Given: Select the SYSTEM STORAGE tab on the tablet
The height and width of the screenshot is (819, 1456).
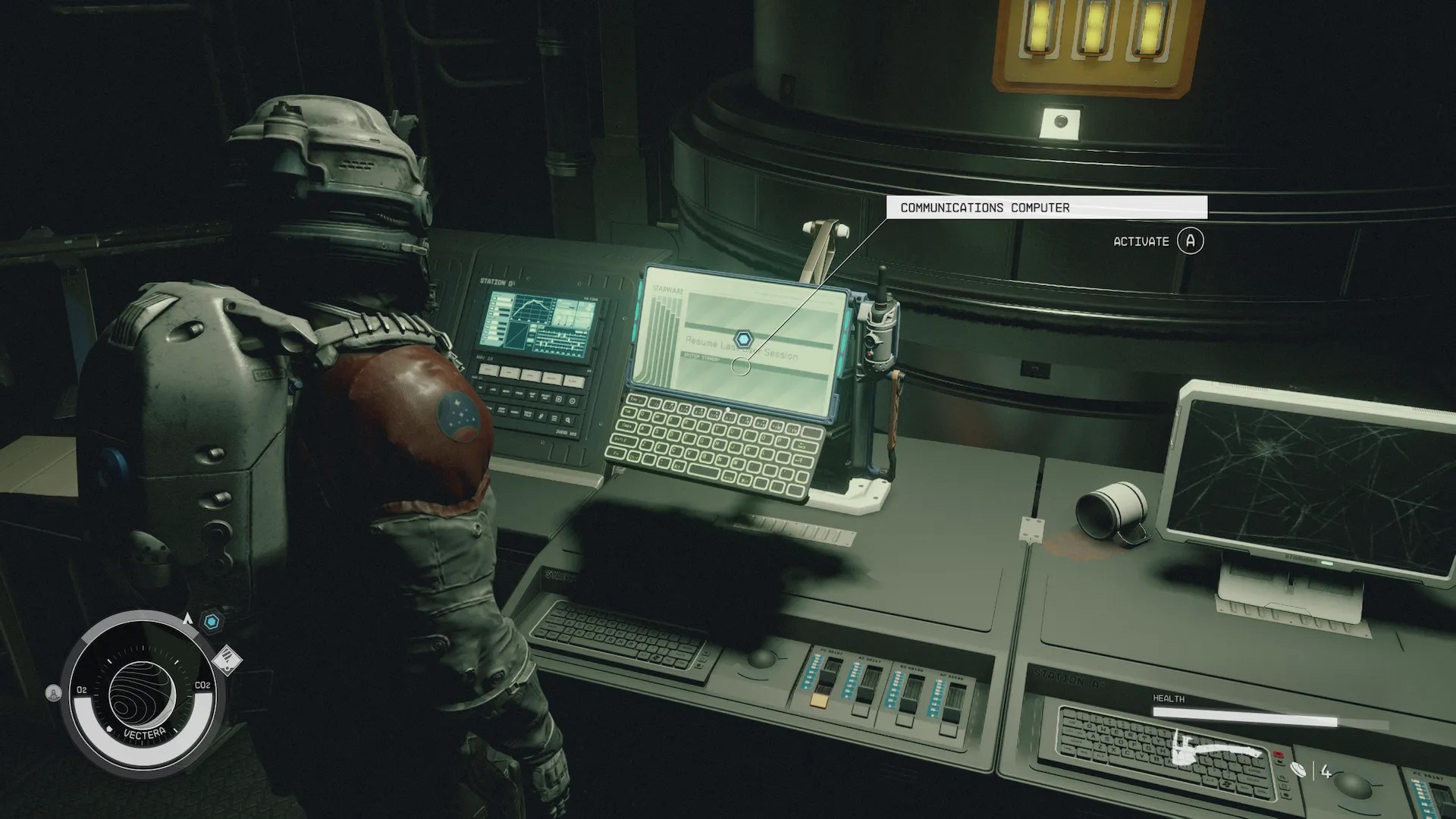Looking at the screenshot, I should 701,357.
